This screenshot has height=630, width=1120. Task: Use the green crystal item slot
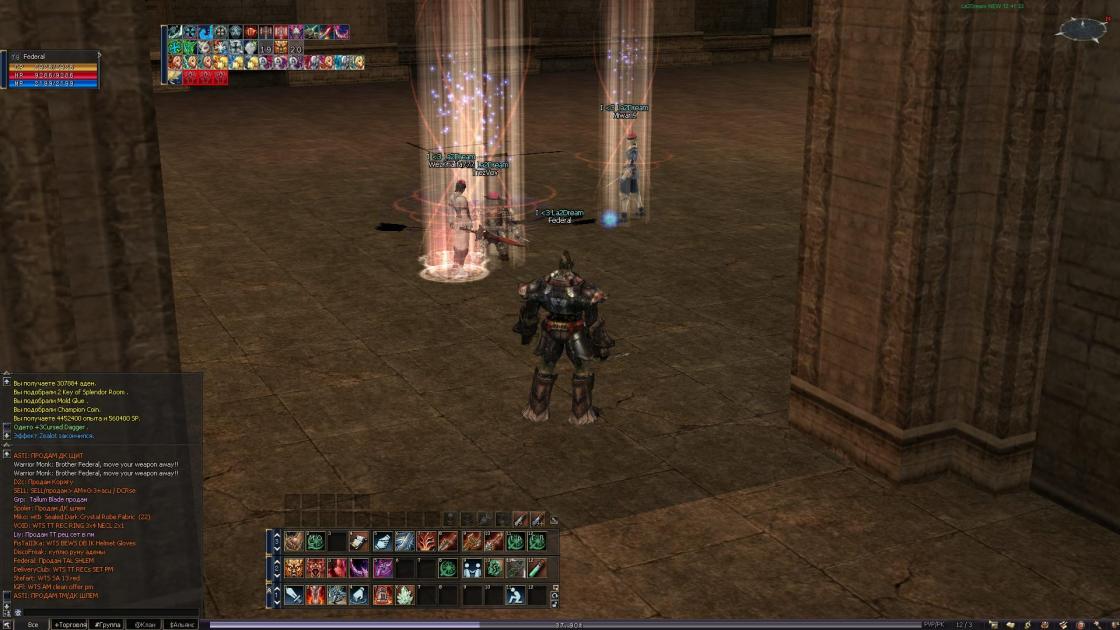point(404,595)
